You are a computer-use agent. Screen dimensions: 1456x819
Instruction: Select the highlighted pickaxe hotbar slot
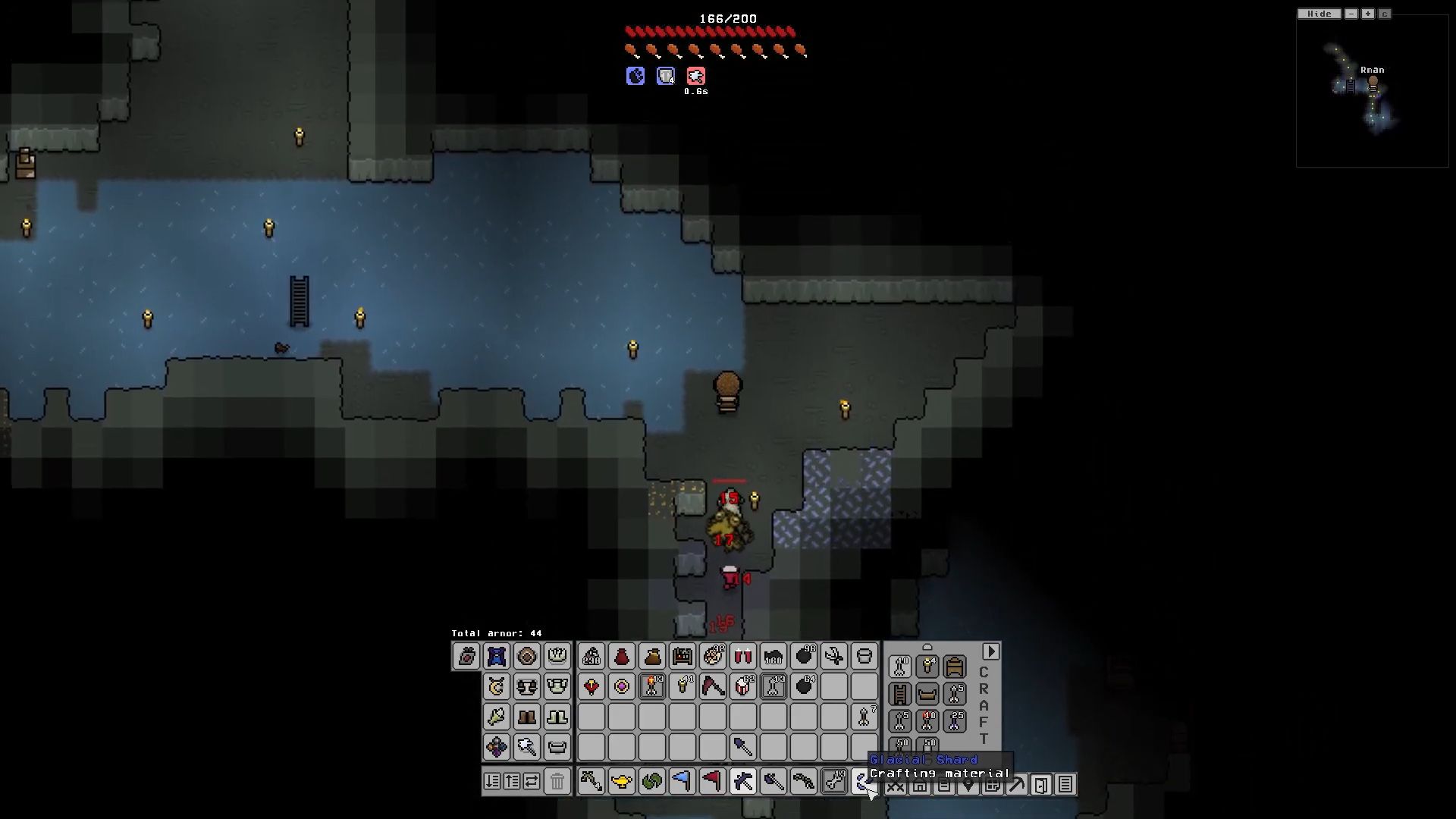click(x=743, y=781)
